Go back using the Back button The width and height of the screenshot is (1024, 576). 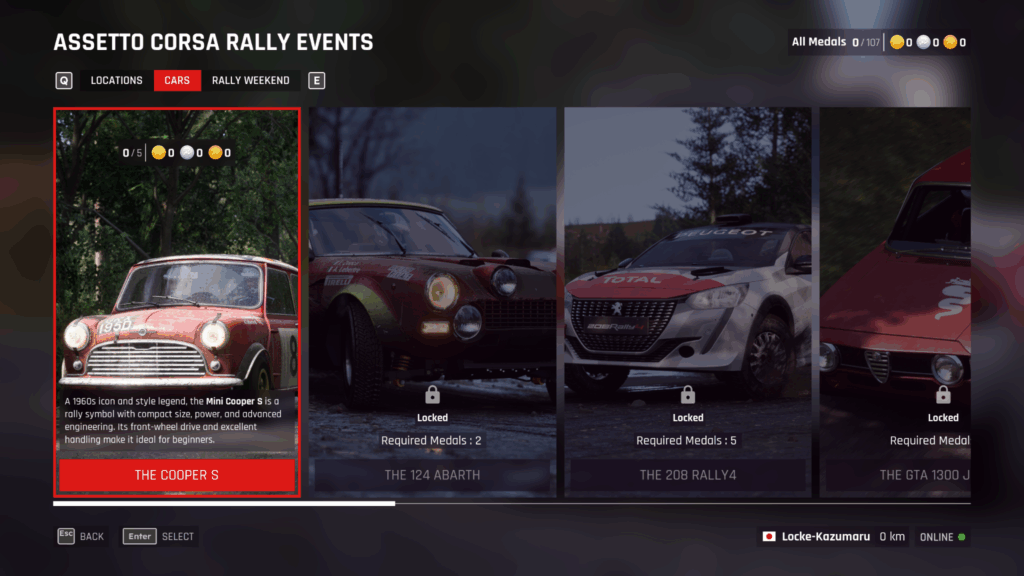click(81, 537)
